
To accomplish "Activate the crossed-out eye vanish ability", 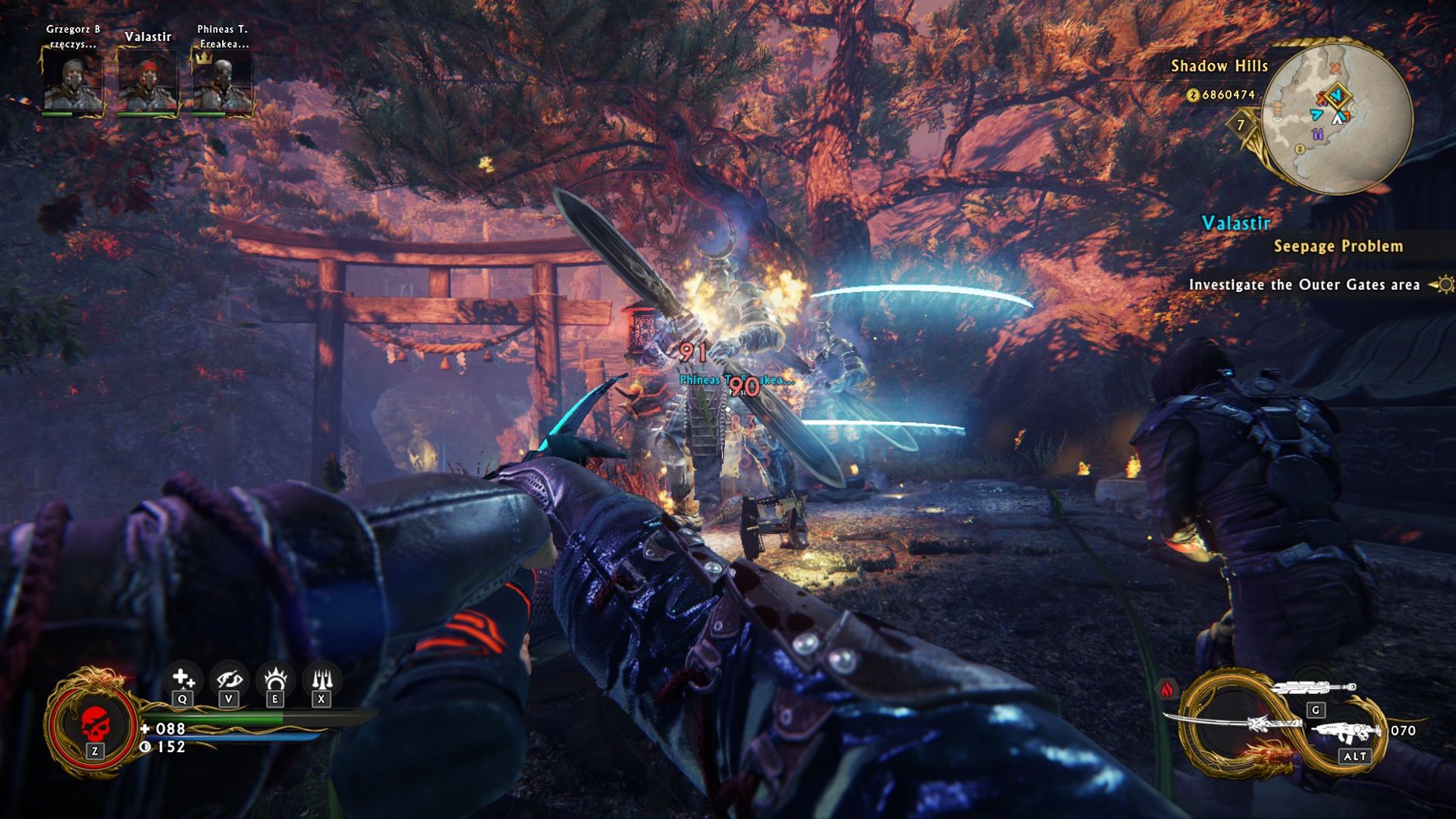I will point(228,680).
